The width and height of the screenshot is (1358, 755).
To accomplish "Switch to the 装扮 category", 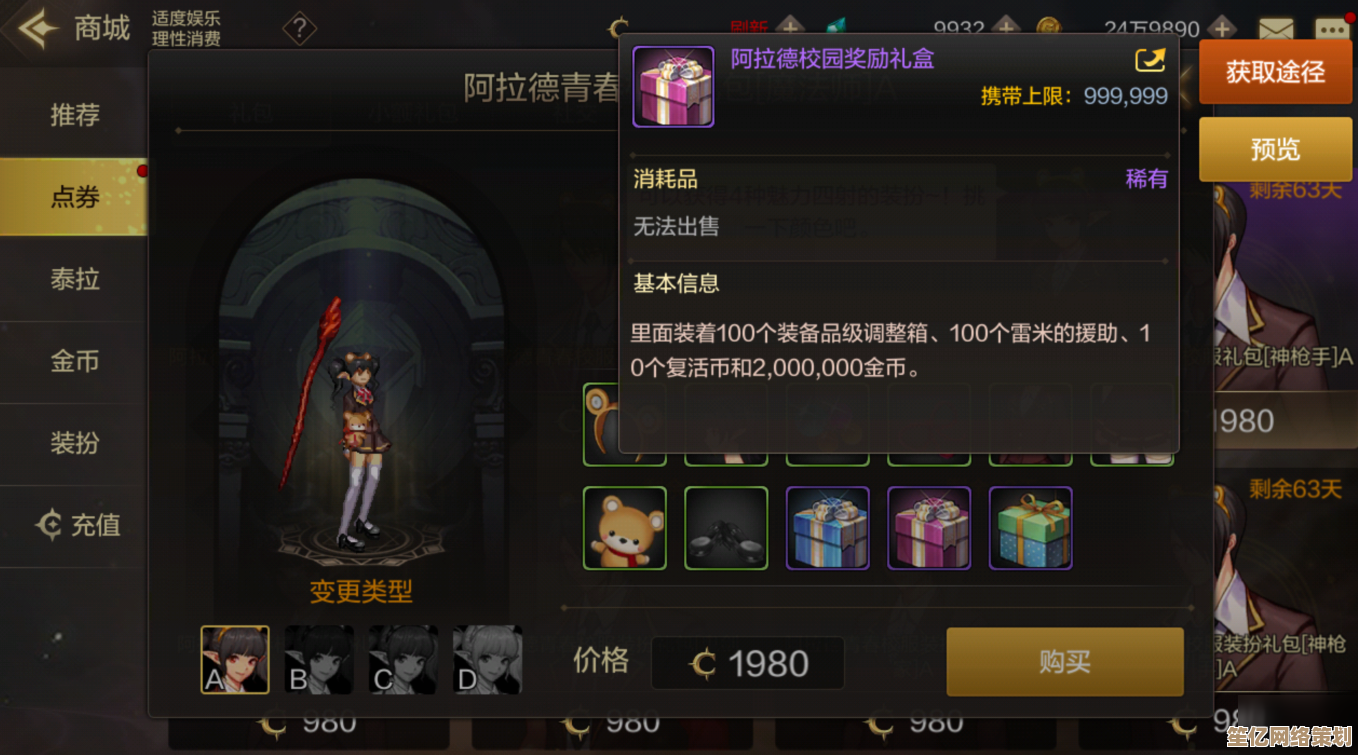I will tap(75, 443).
